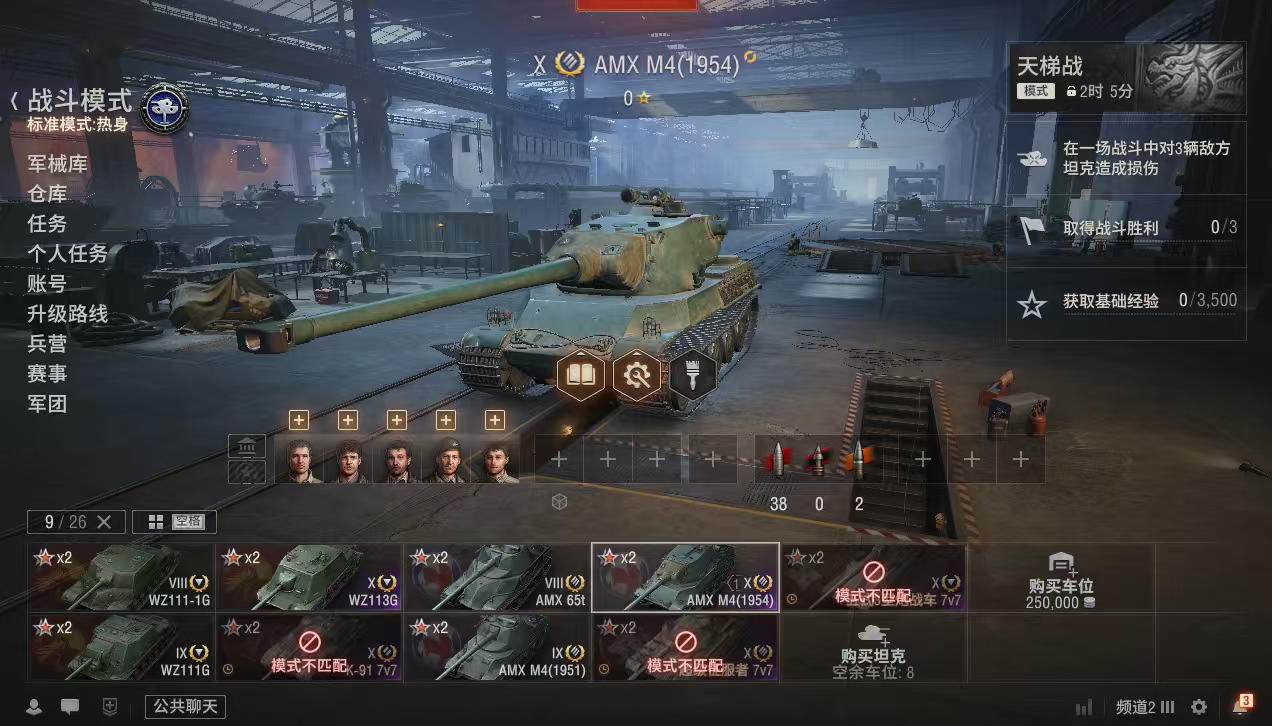The height and width of the screenshot is (726, 1272).
Task: Clear the 9/26 tank filter
Action: pos(105,522)
